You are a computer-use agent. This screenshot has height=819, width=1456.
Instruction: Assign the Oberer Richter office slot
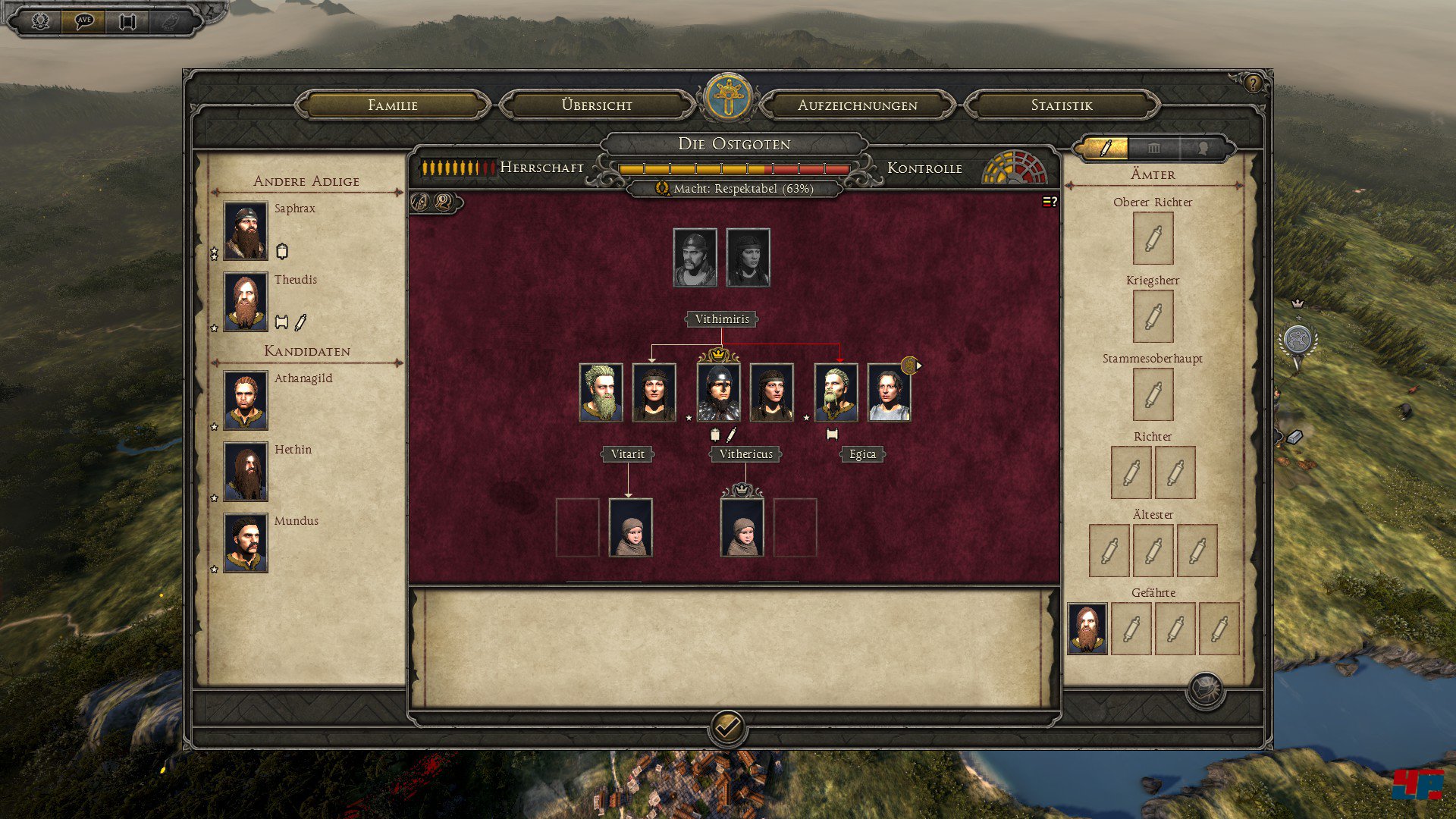(x=1153, y=238)
